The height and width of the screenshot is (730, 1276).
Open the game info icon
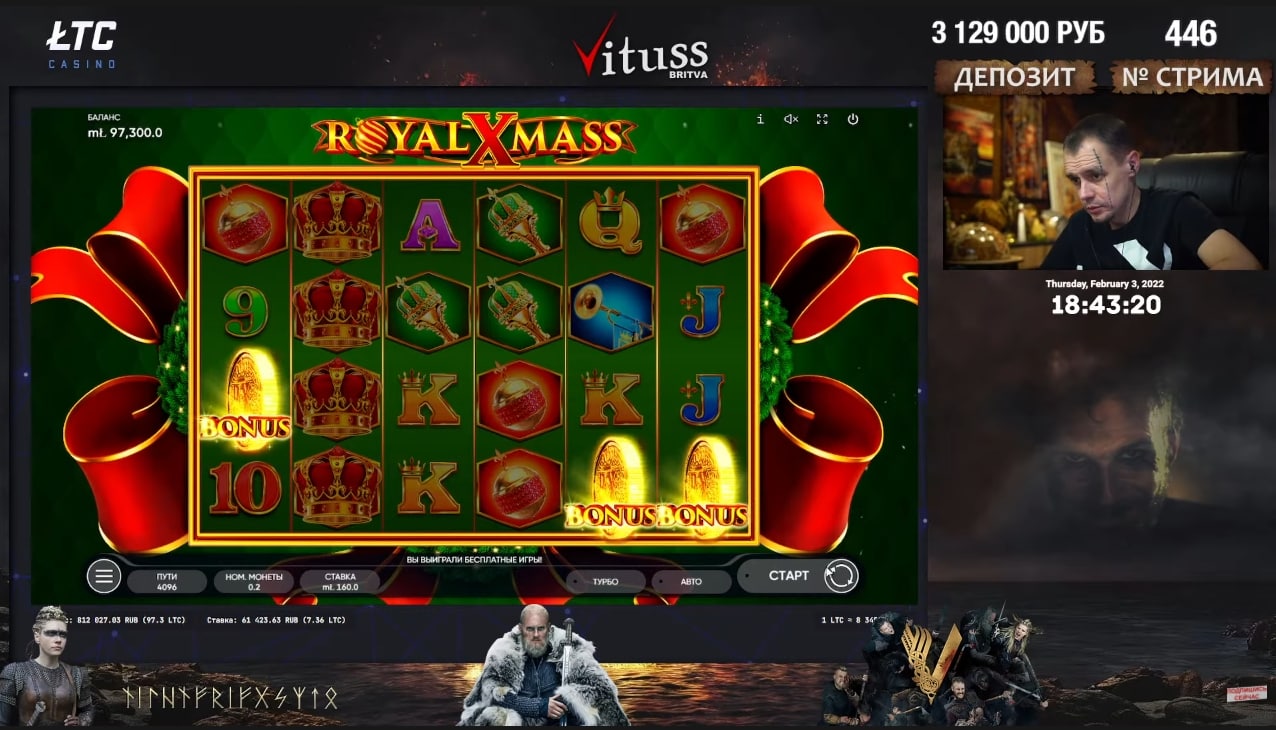[x=760, y=119]
